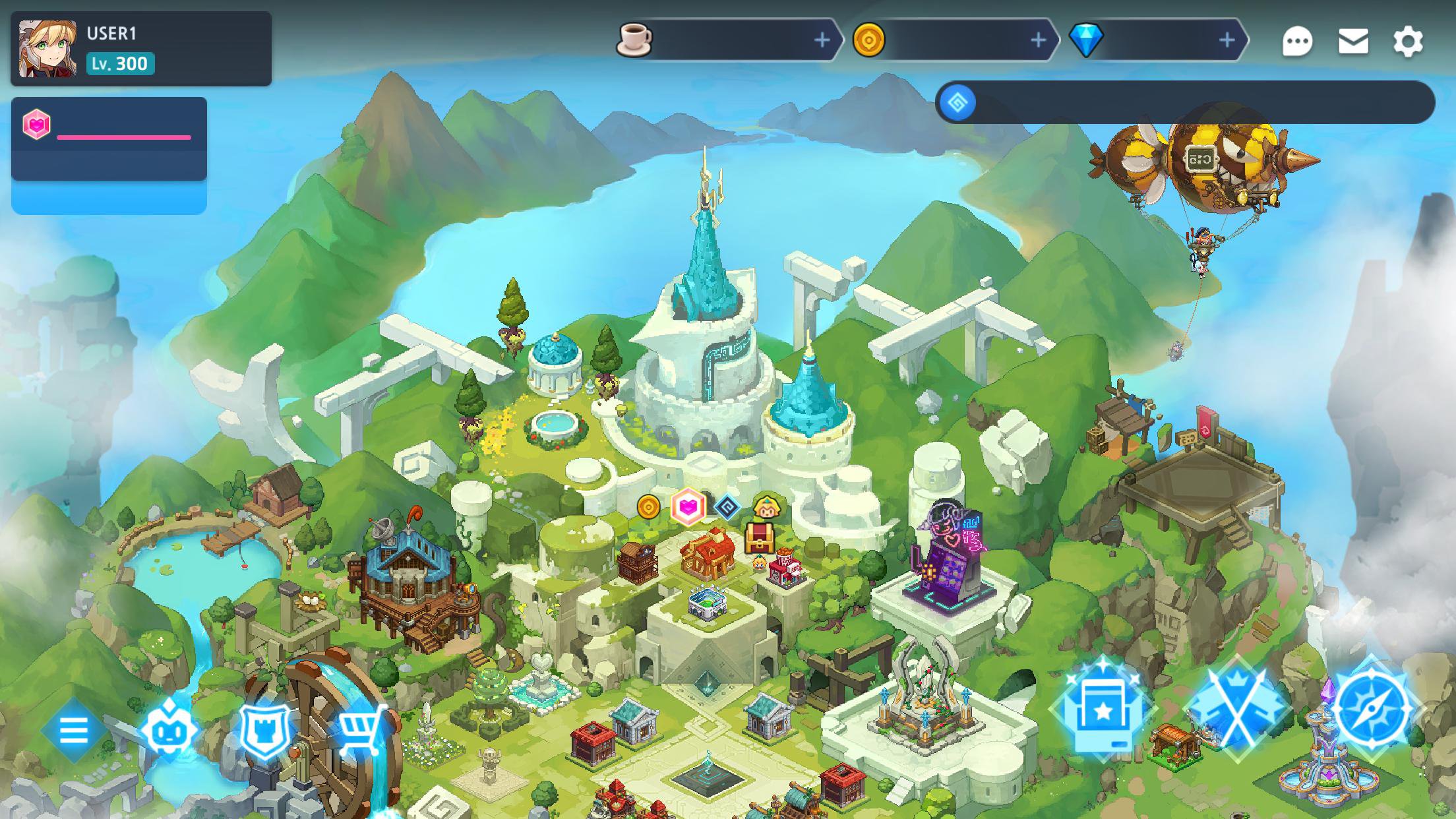This screenshot has width=1456, height=819.
Task: Open the shopping cart store
Action: tap(361, 729)
